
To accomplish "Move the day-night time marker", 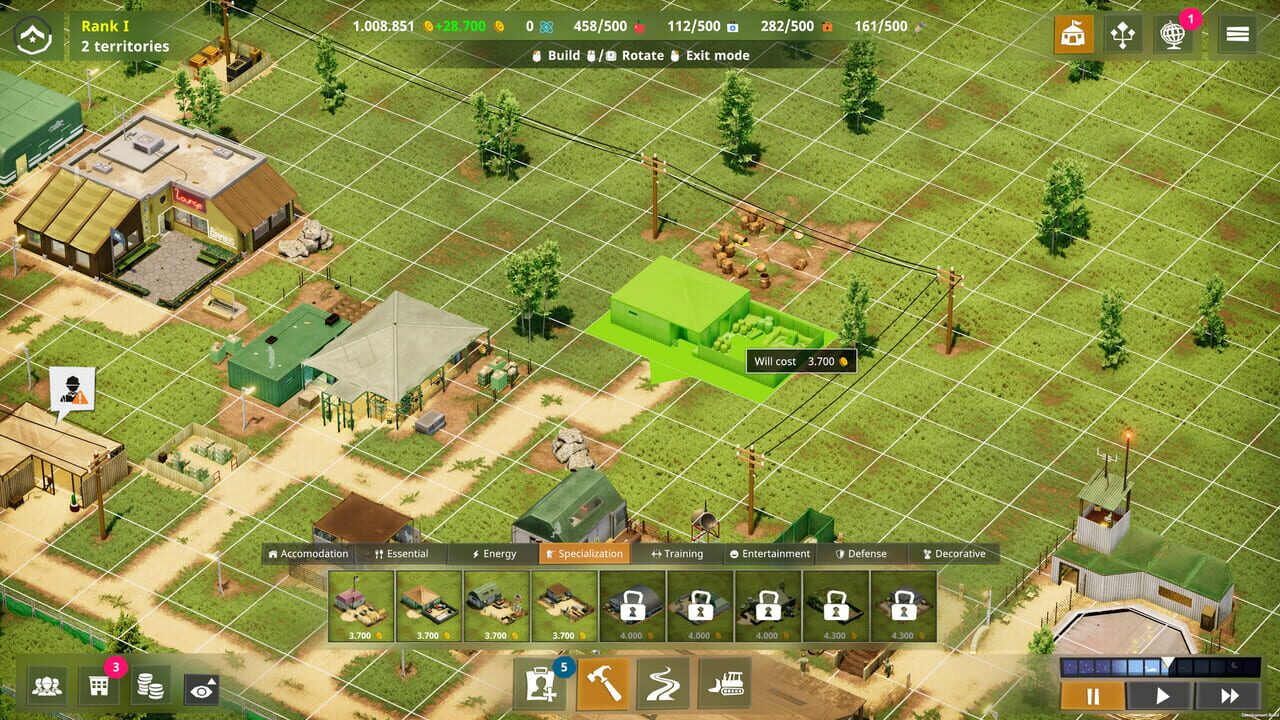I will click(x=1168, y=660).
